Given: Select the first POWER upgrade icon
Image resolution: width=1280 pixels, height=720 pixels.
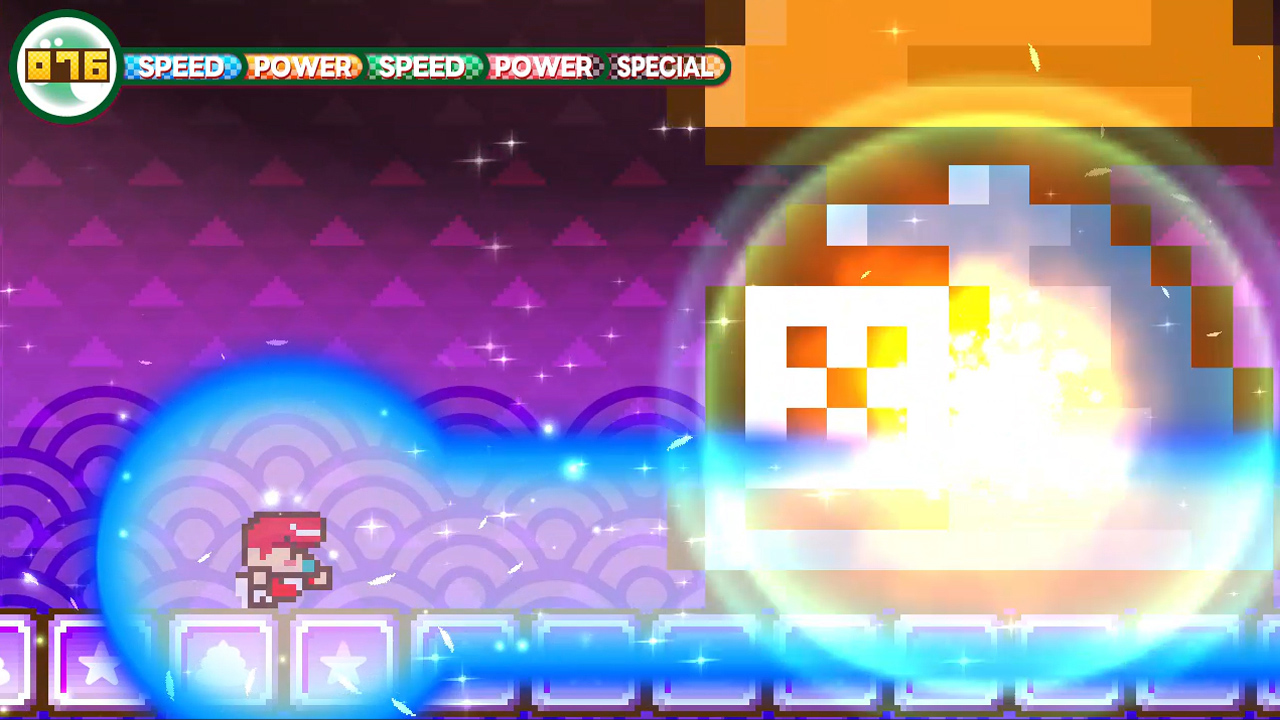Looking at the screenshot, I should point(302,69).
